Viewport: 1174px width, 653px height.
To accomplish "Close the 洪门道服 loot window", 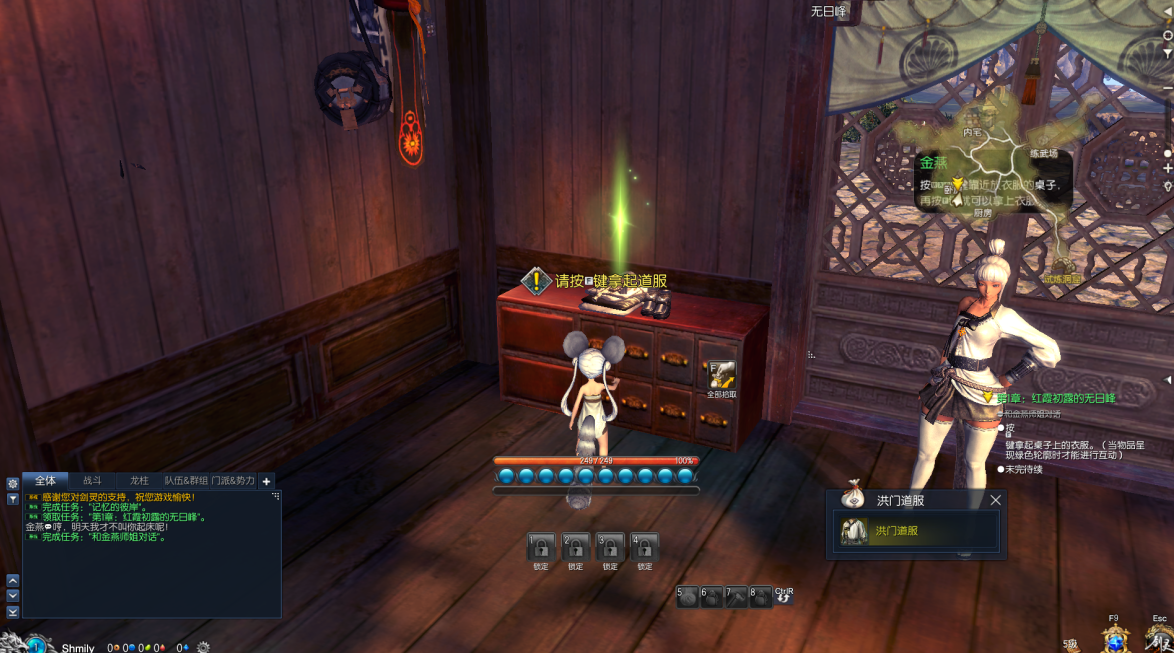I will pyautogui.click(x=995, y=500).
